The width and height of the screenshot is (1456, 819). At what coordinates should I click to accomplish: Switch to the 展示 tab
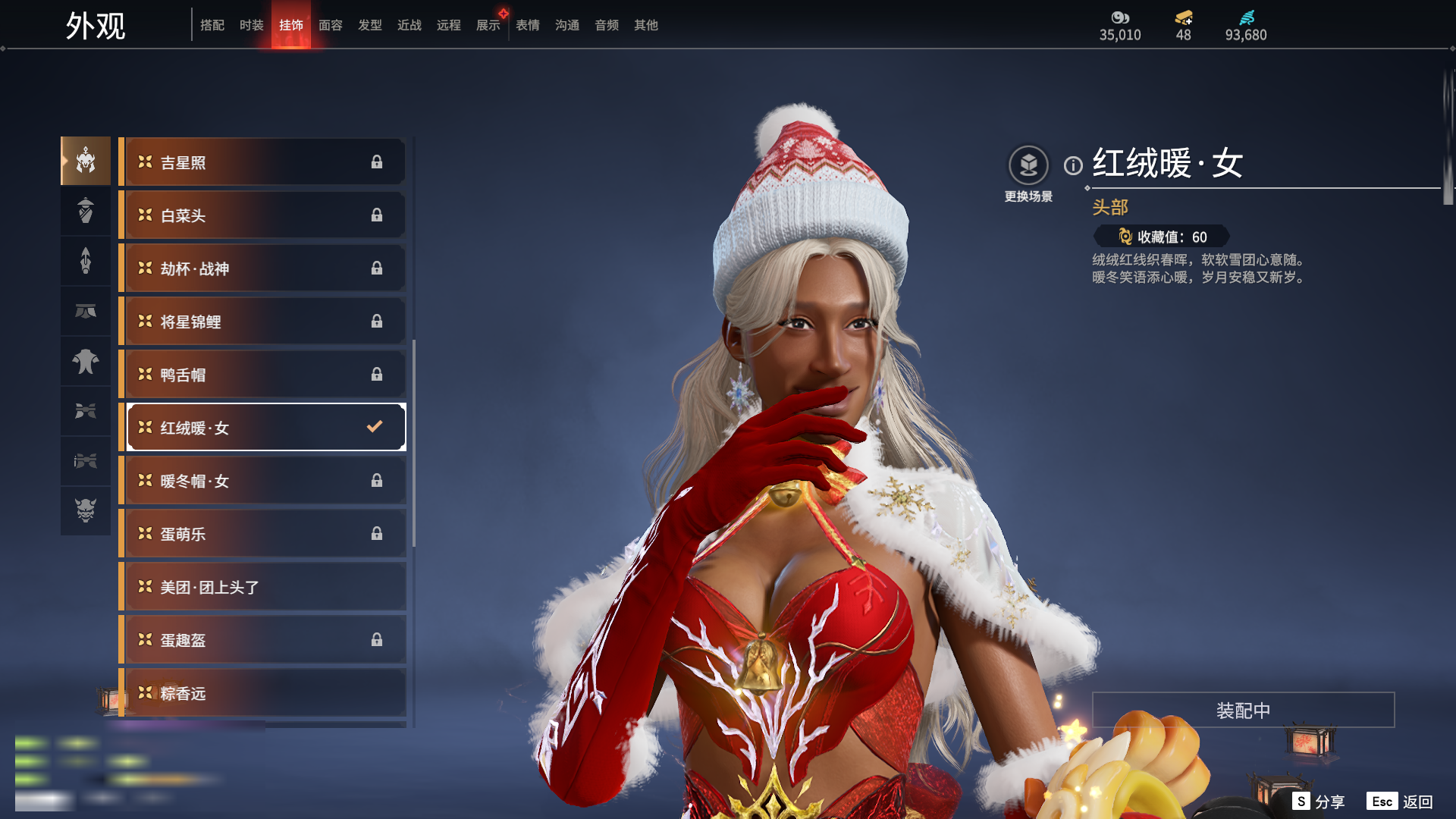point(488,25)
